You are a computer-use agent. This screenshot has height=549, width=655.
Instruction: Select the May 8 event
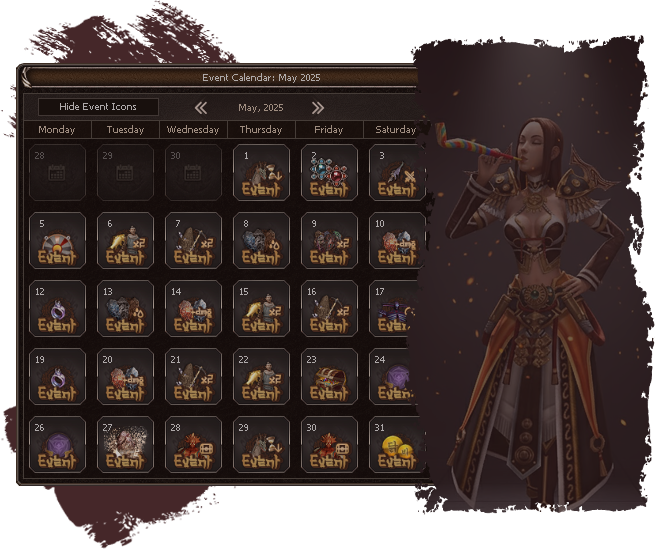pos(261,240)
